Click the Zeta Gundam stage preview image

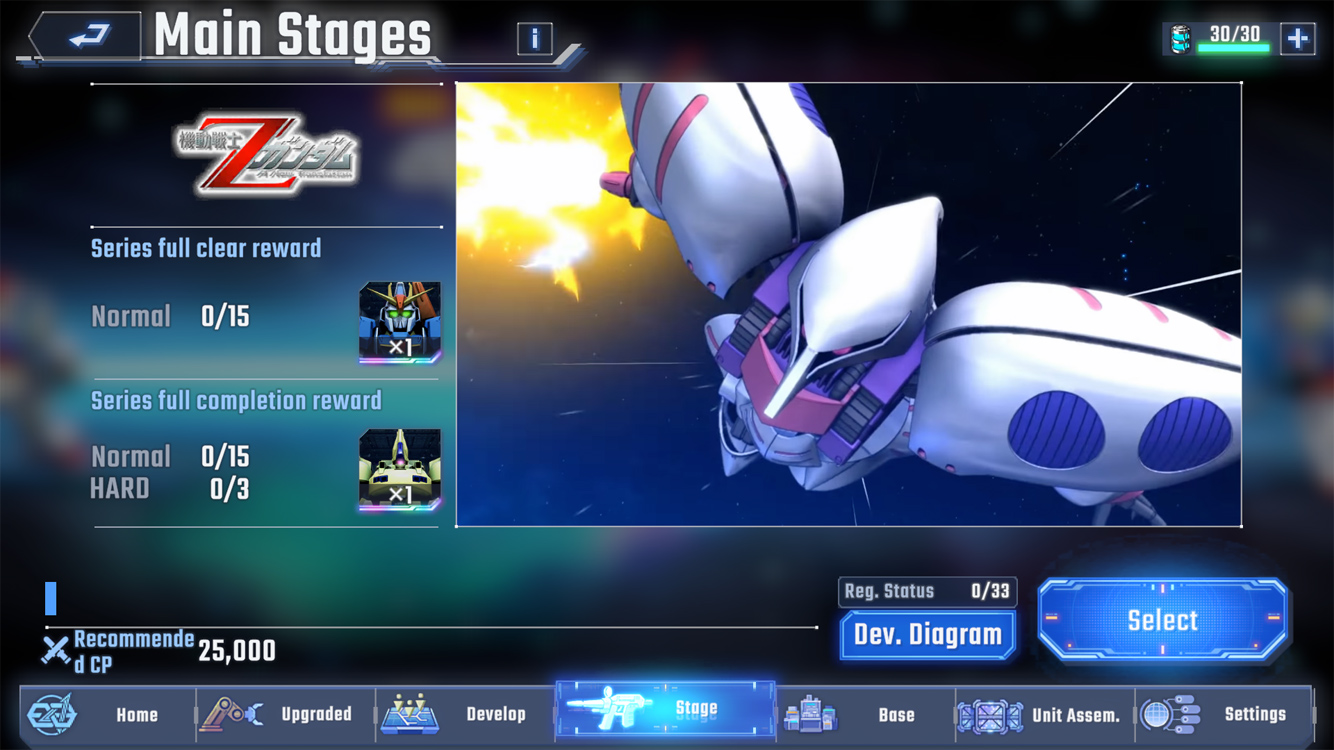click(x=848, y=304)
